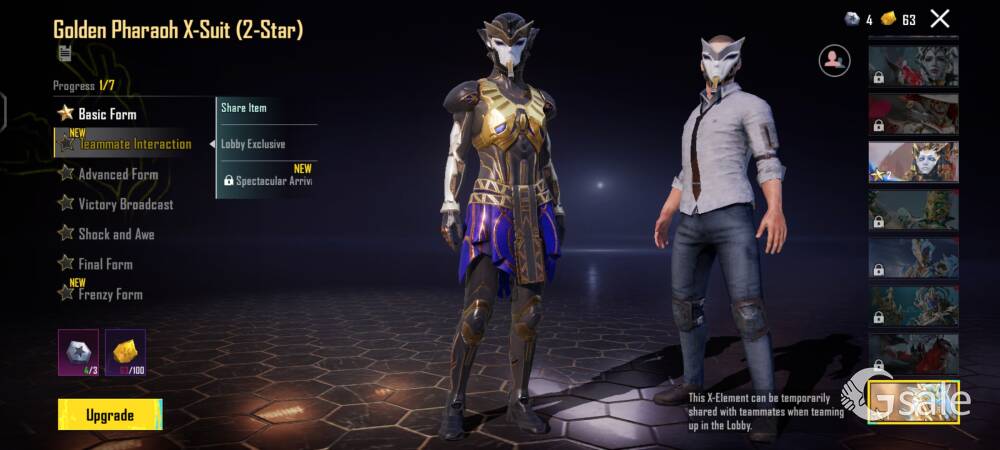This screenshot has height=450, width=1000.
Task: Click the gold nugget material icon
Action: pyautogui.click(x=125, y=352)
